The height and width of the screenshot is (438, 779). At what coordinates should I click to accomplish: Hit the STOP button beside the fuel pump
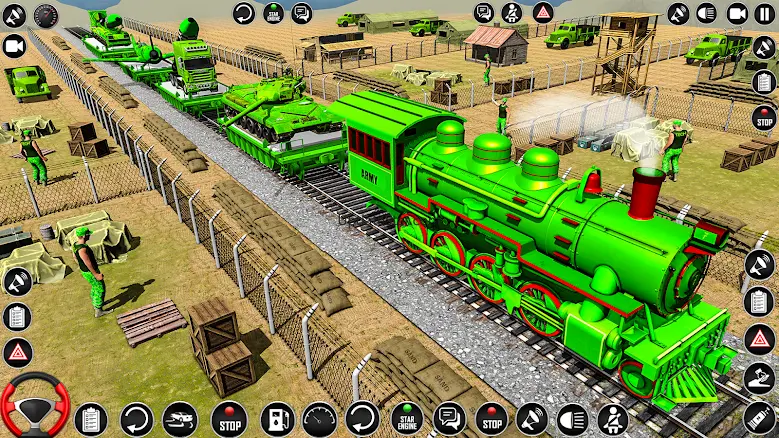228,418
